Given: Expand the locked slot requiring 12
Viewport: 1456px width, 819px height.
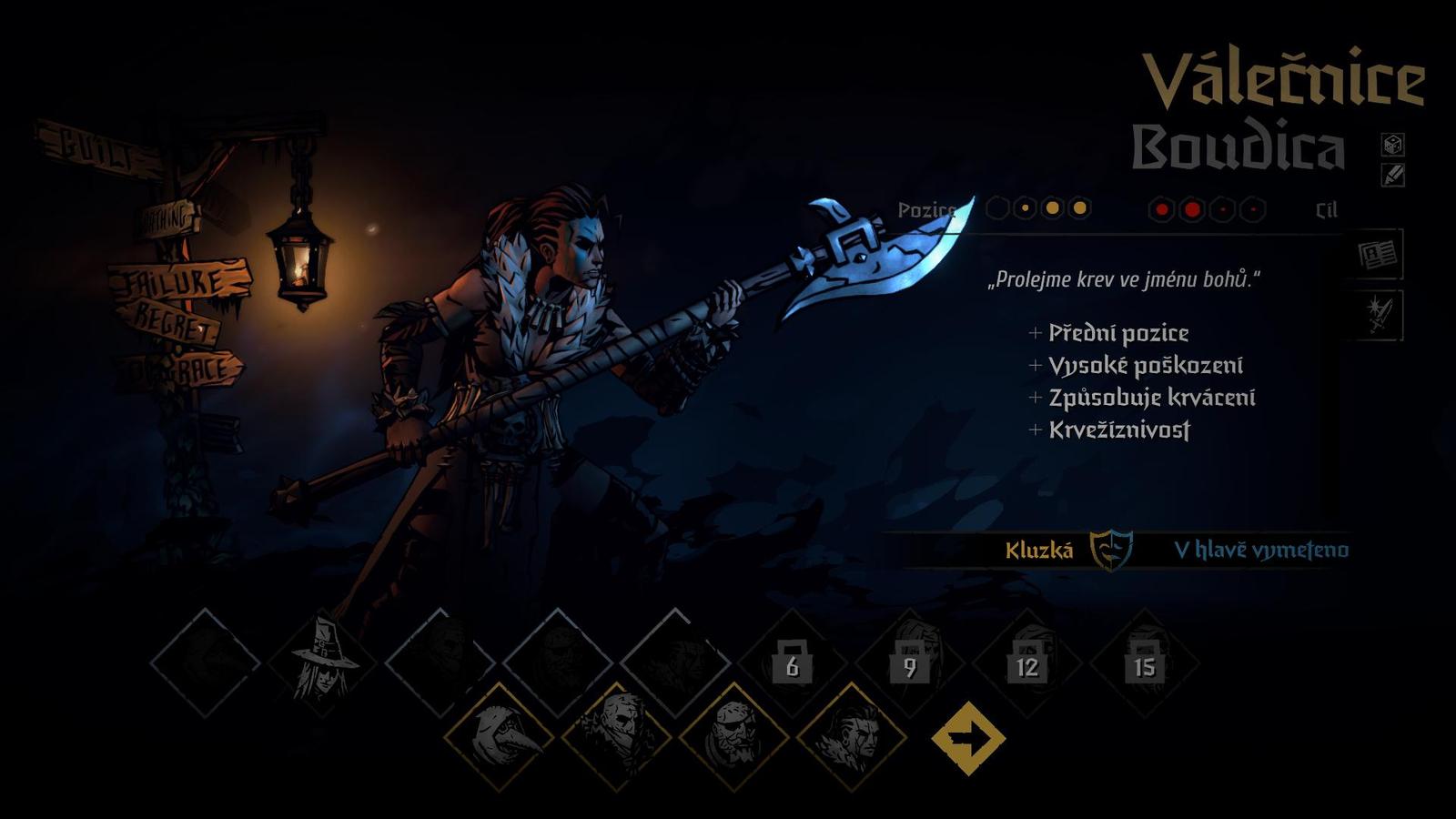Looking at the screenshot, I should pyautogui.click(x=1026, y=669).
